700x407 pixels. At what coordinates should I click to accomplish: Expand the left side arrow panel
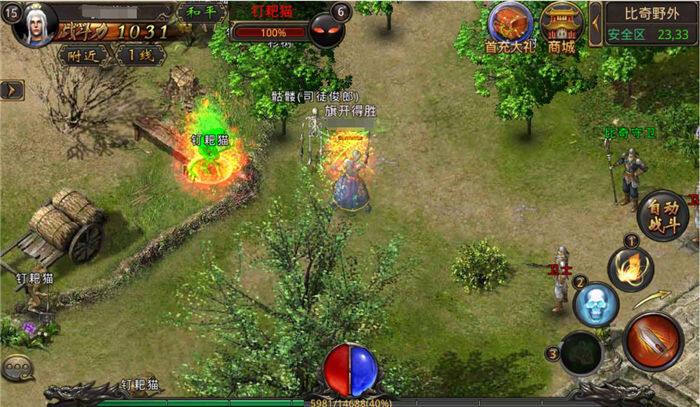click(x=12, y=90)
